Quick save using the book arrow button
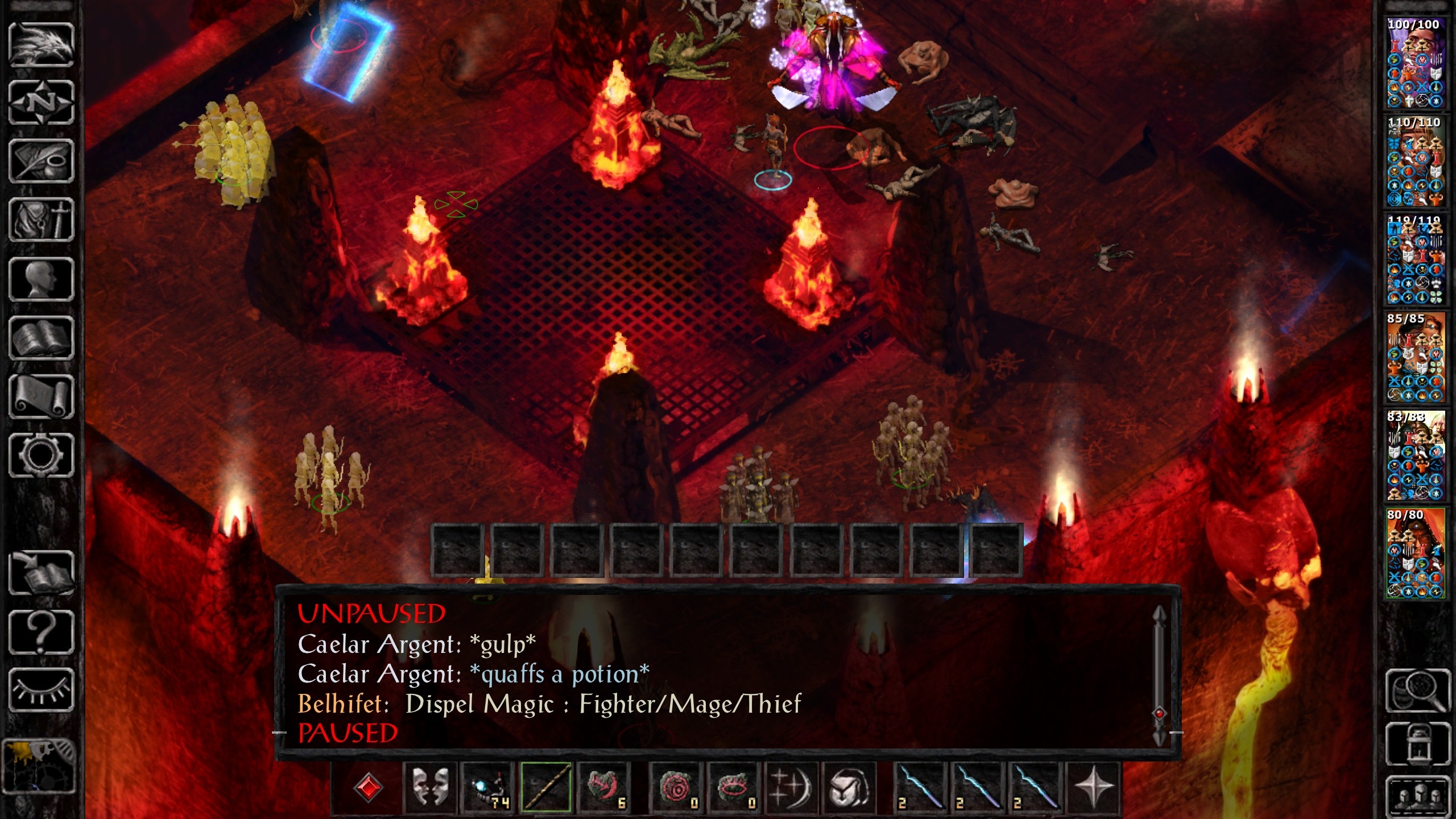This screenshot has width=1456, height=819. coord(41,573)
